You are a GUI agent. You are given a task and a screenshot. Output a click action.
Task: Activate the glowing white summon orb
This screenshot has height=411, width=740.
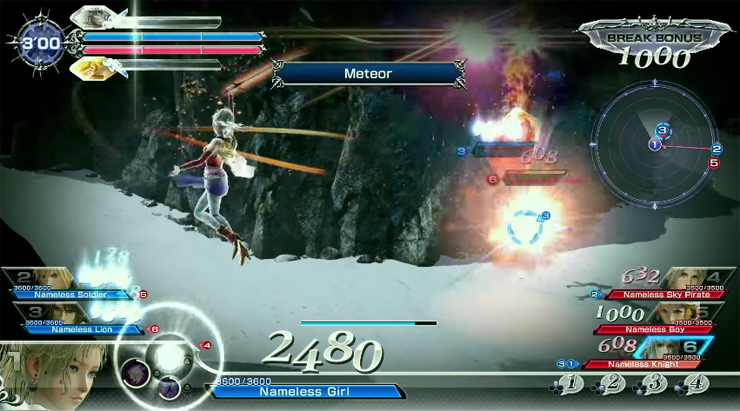tap(170, 357)
